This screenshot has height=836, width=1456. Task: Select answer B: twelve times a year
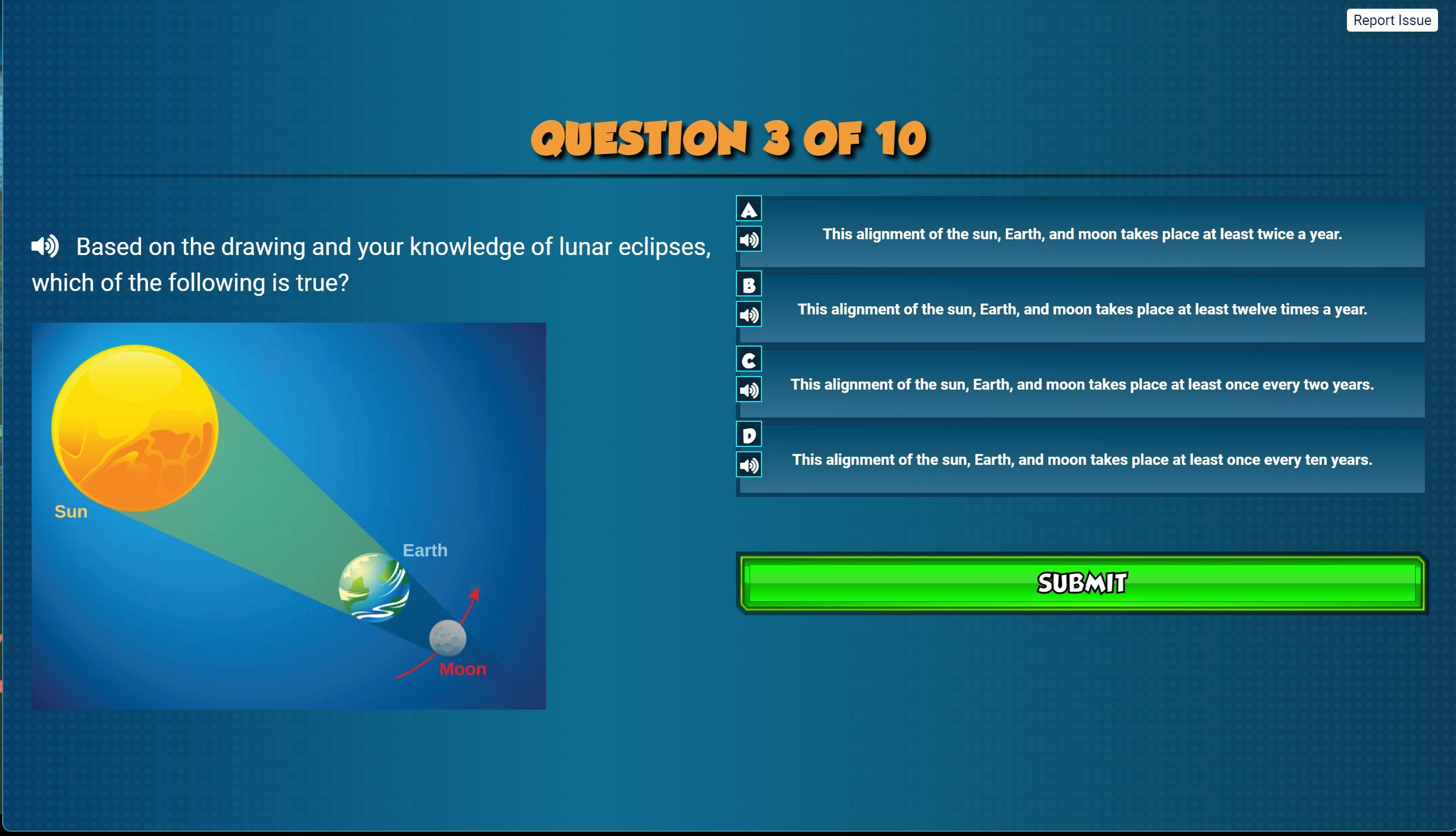point(1082,309)
